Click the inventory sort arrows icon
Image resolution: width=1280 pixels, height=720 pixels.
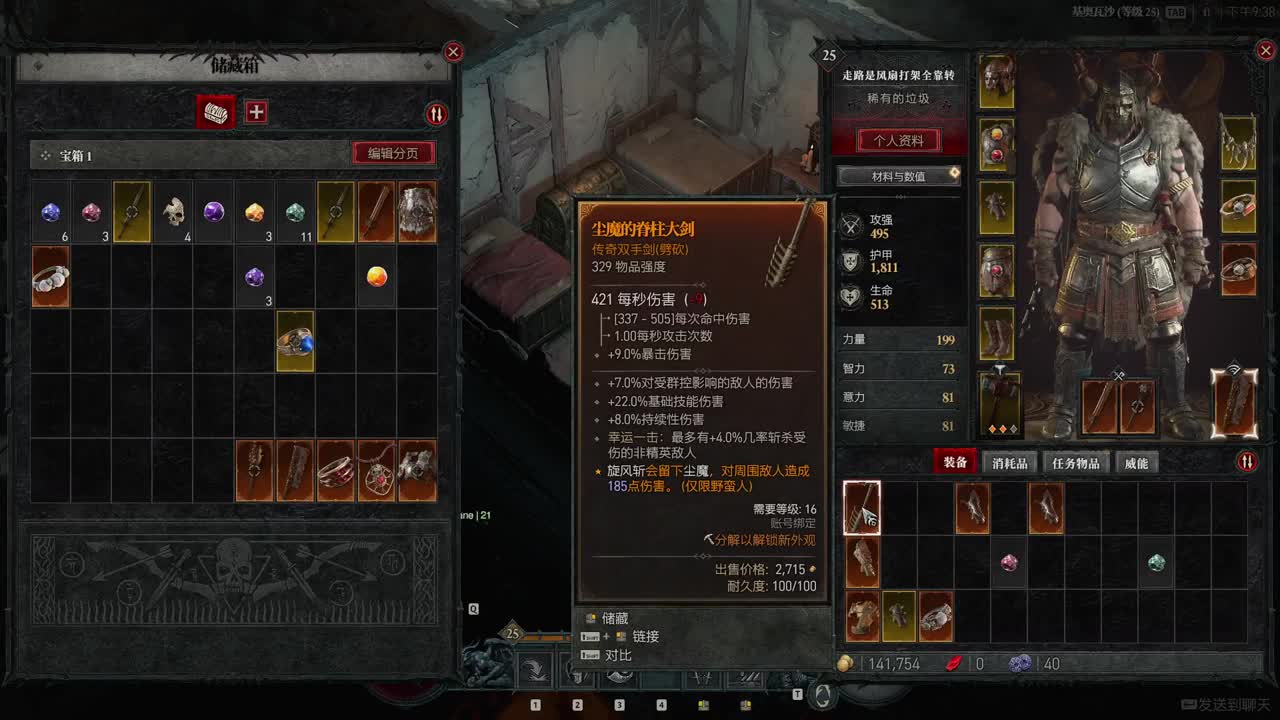coord(1247,461)
